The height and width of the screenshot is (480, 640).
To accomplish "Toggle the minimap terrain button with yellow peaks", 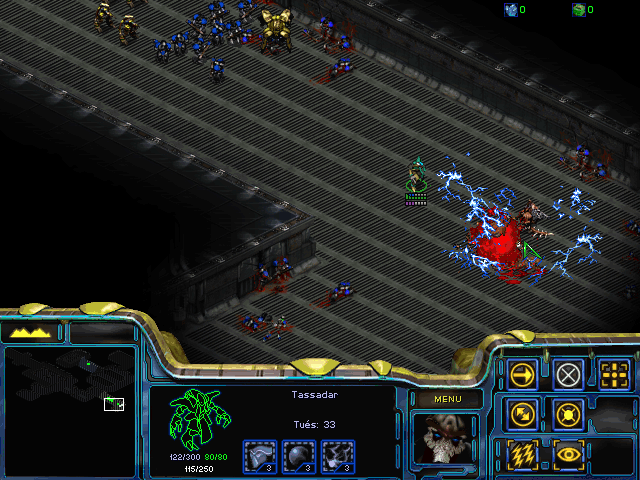I will coord(31,332).
